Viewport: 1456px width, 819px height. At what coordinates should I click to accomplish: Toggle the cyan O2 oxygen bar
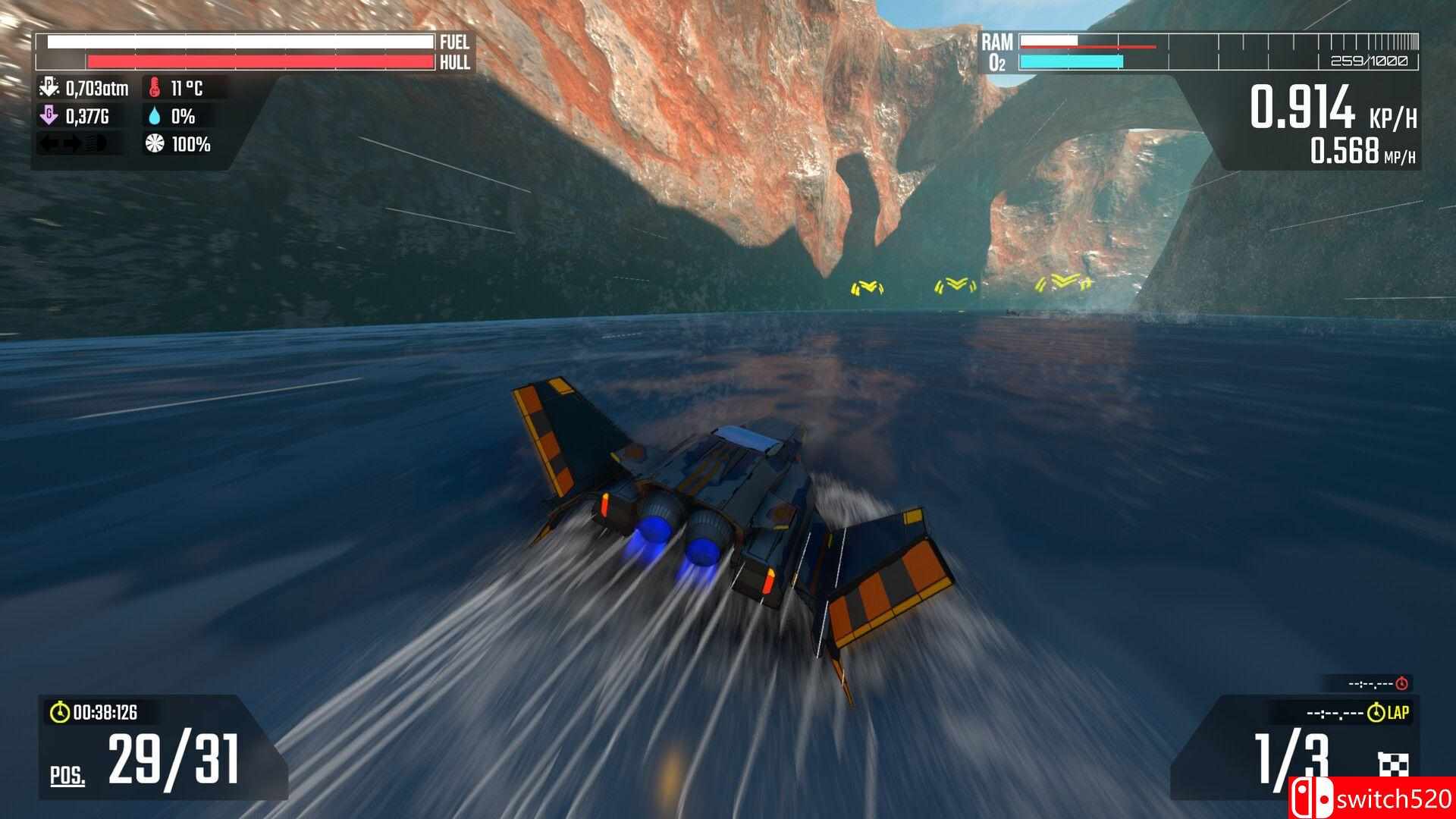pos(1071,59)
